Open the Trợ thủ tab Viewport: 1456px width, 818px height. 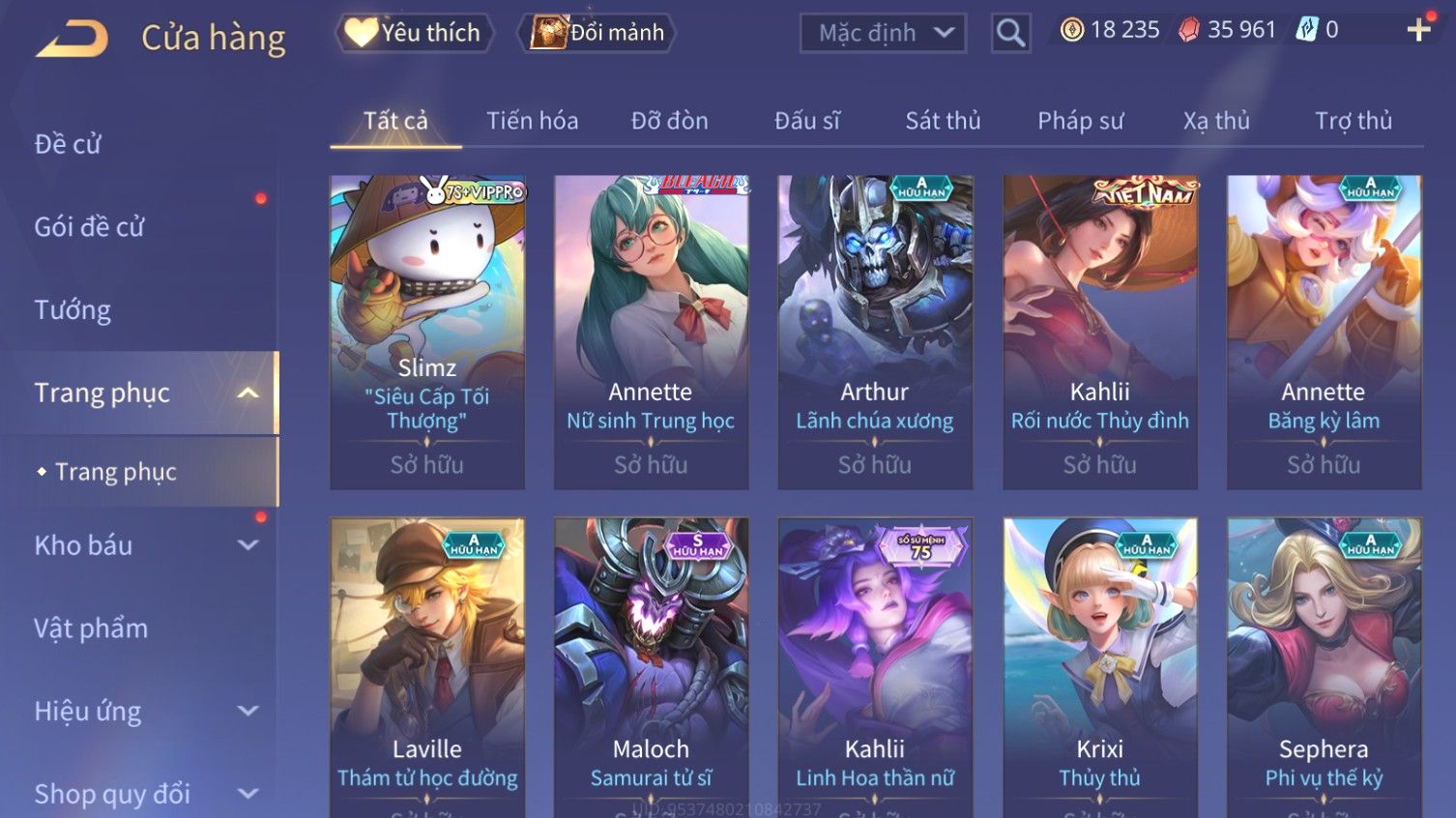pos(1353,121)
